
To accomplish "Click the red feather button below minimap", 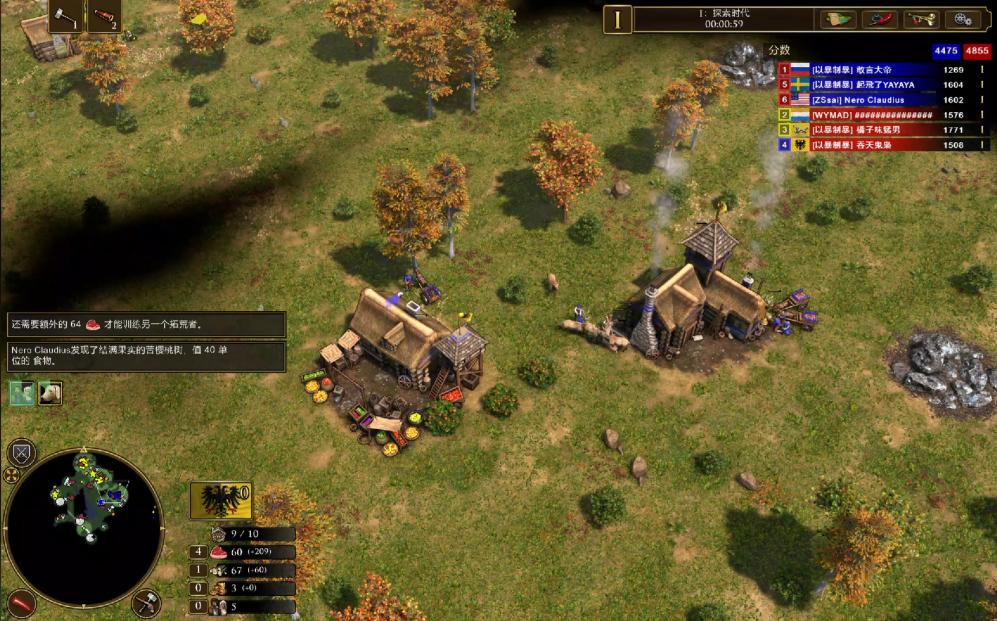I will pos(22,602).
